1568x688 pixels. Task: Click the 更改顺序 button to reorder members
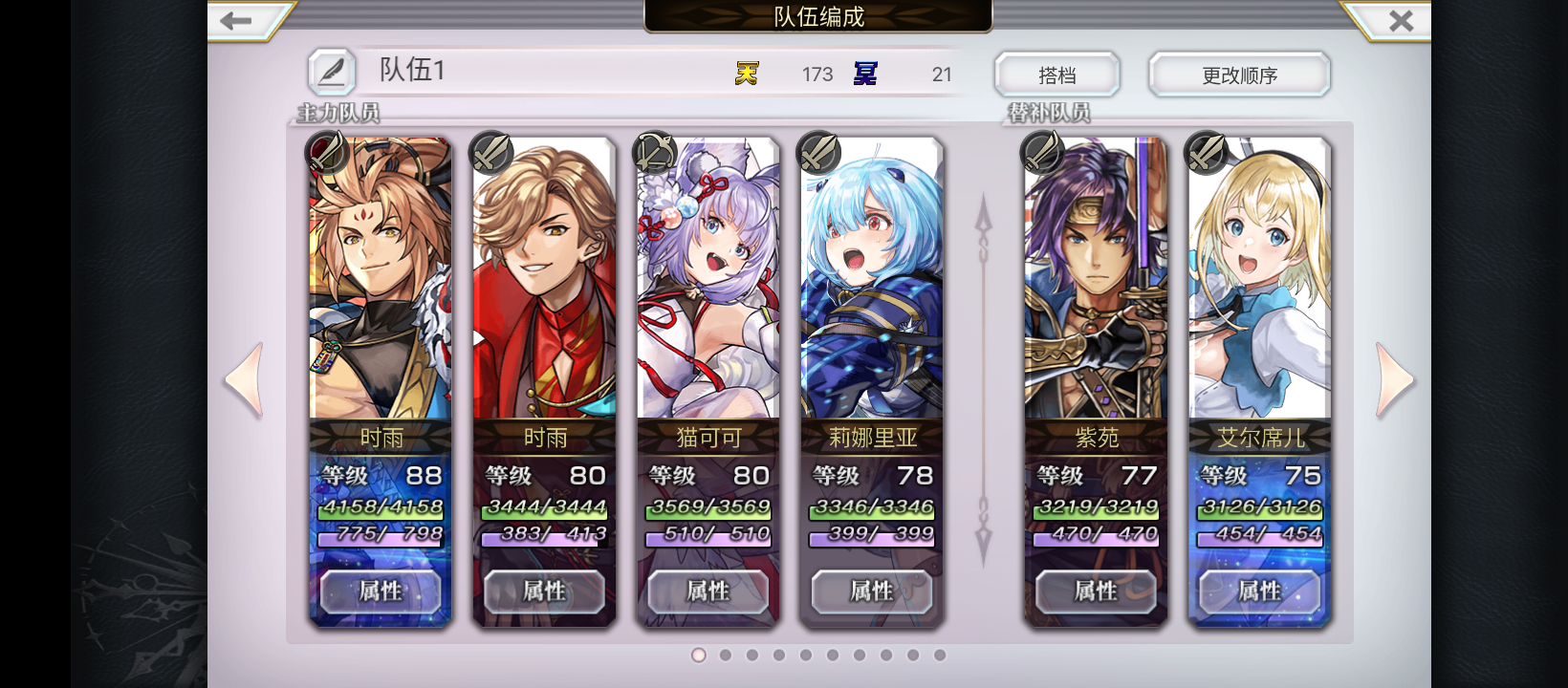(x=1239, y=75)
